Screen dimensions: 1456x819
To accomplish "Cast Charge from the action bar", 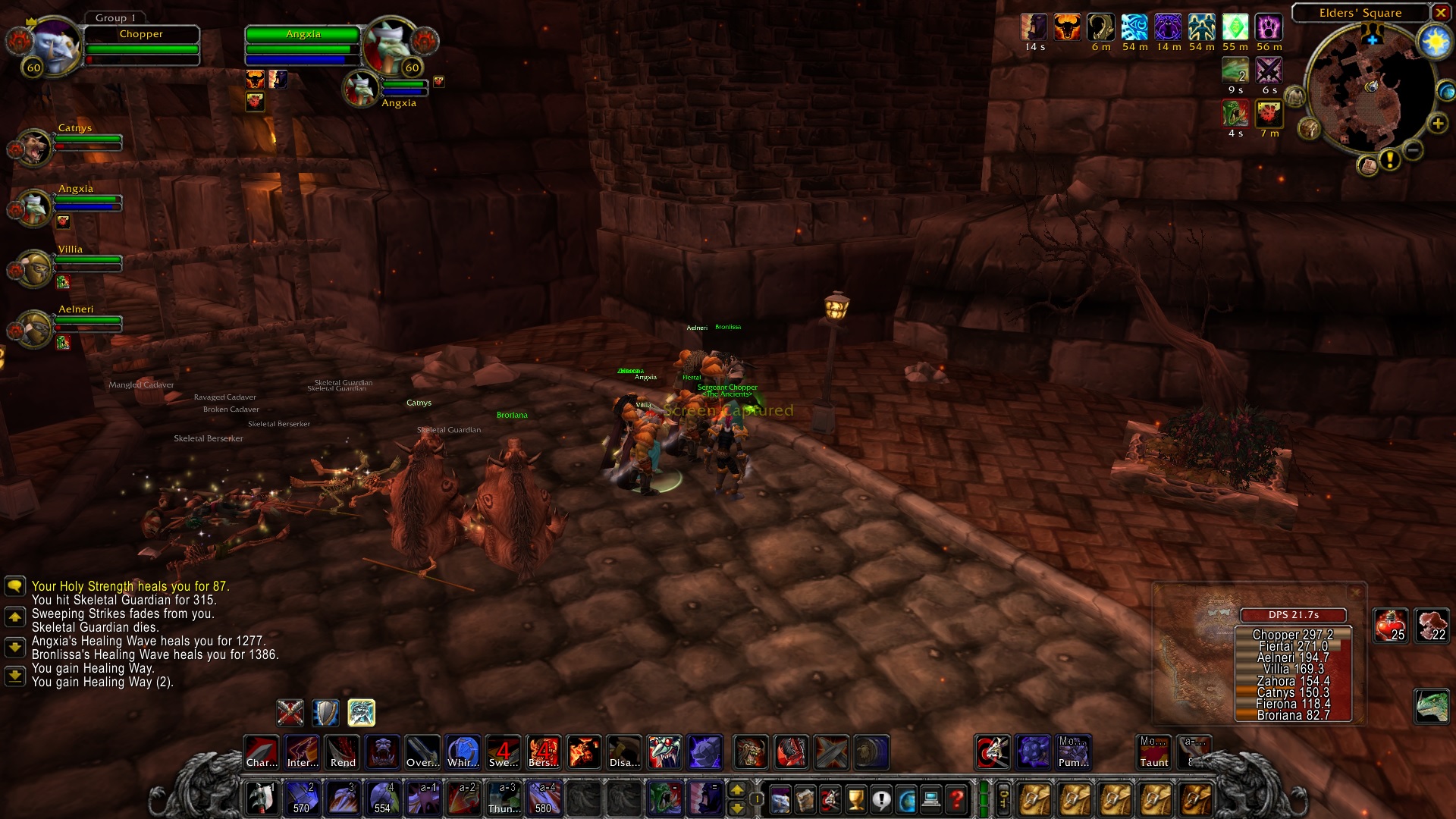I will (262, 752).
